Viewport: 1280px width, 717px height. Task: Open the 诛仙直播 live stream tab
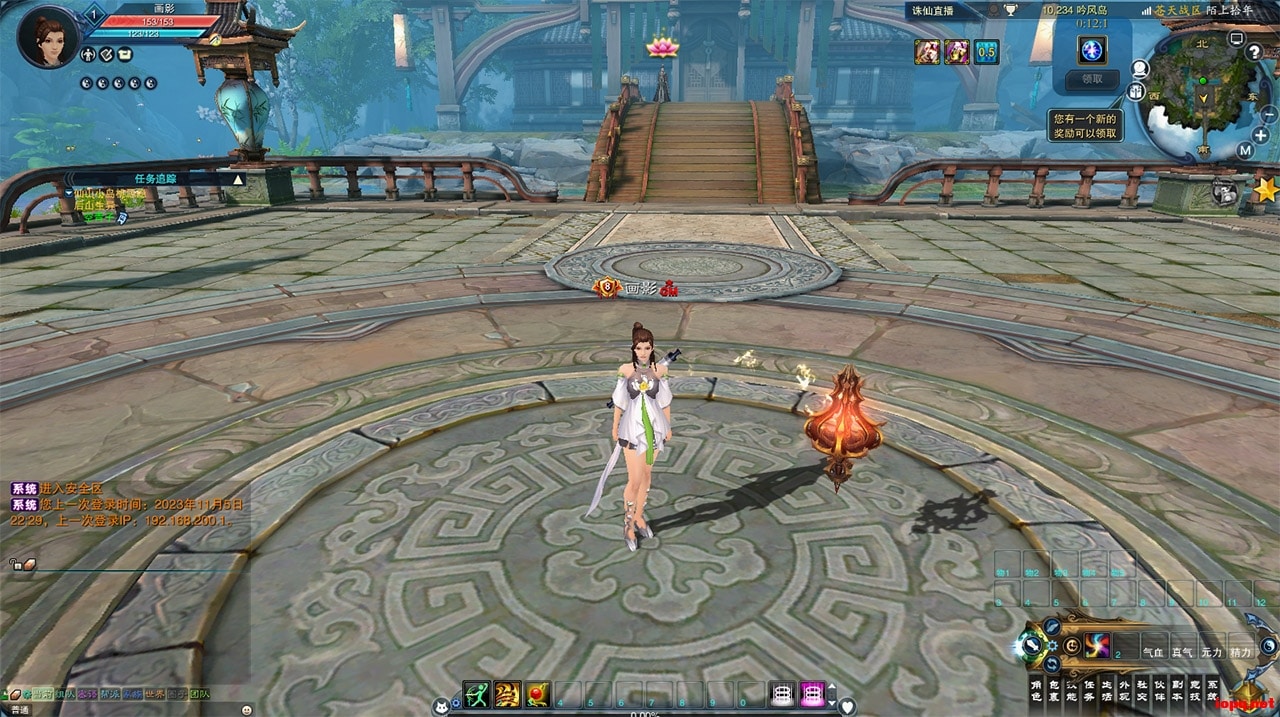point(933,11)
